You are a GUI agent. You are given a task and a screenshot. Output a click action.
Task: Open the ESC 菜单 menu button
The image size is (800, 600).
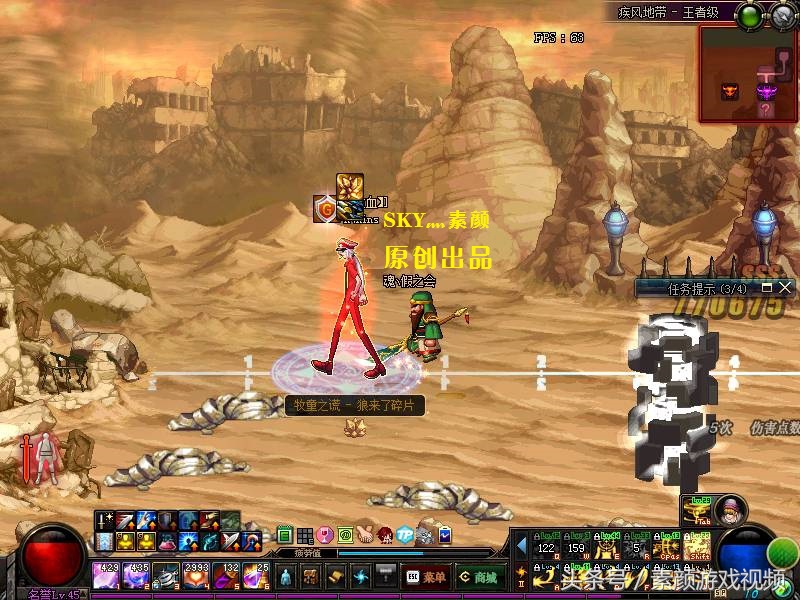pyautogui.click(x=426, y=576)
